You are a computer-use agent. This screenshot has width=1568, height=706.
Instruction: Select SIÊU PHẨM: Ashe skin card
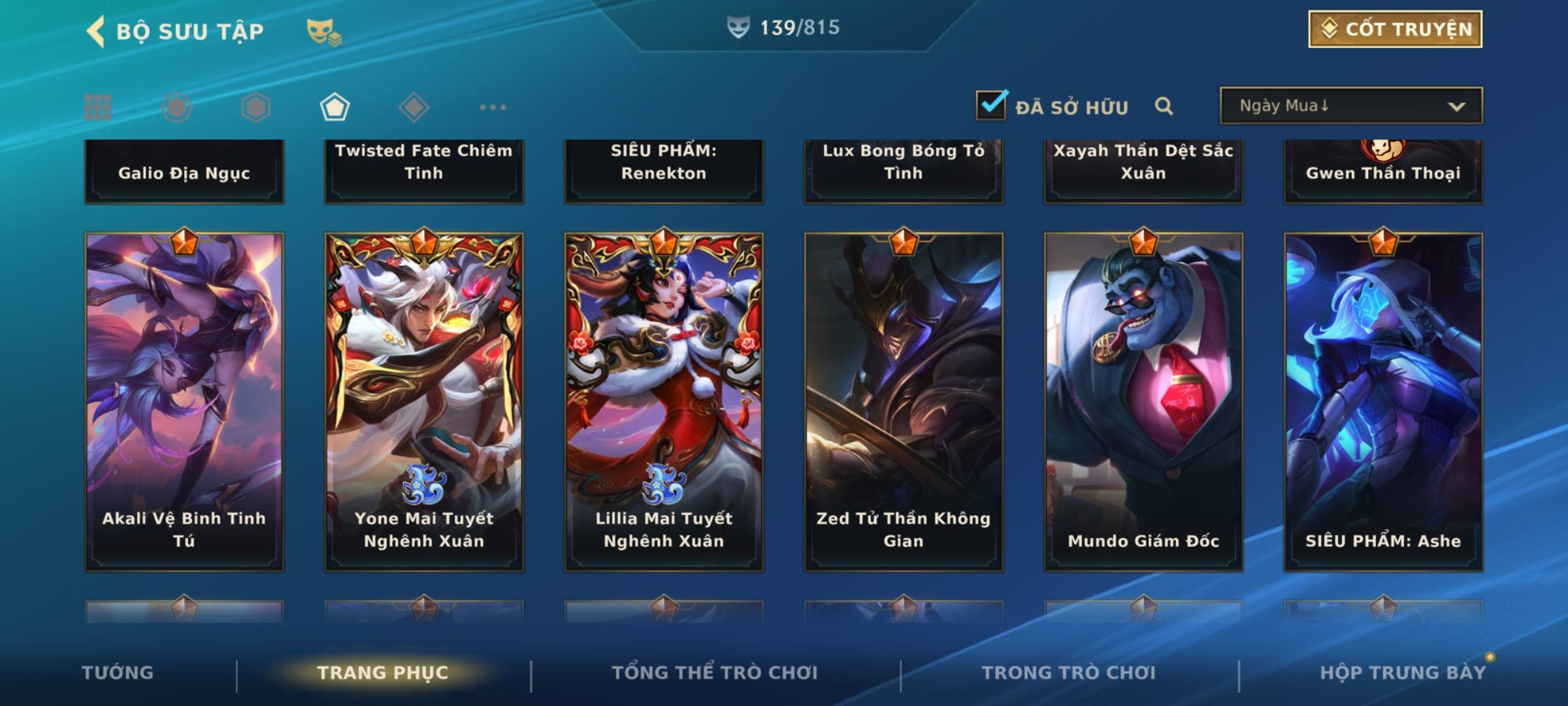(x=1383, y=402)
